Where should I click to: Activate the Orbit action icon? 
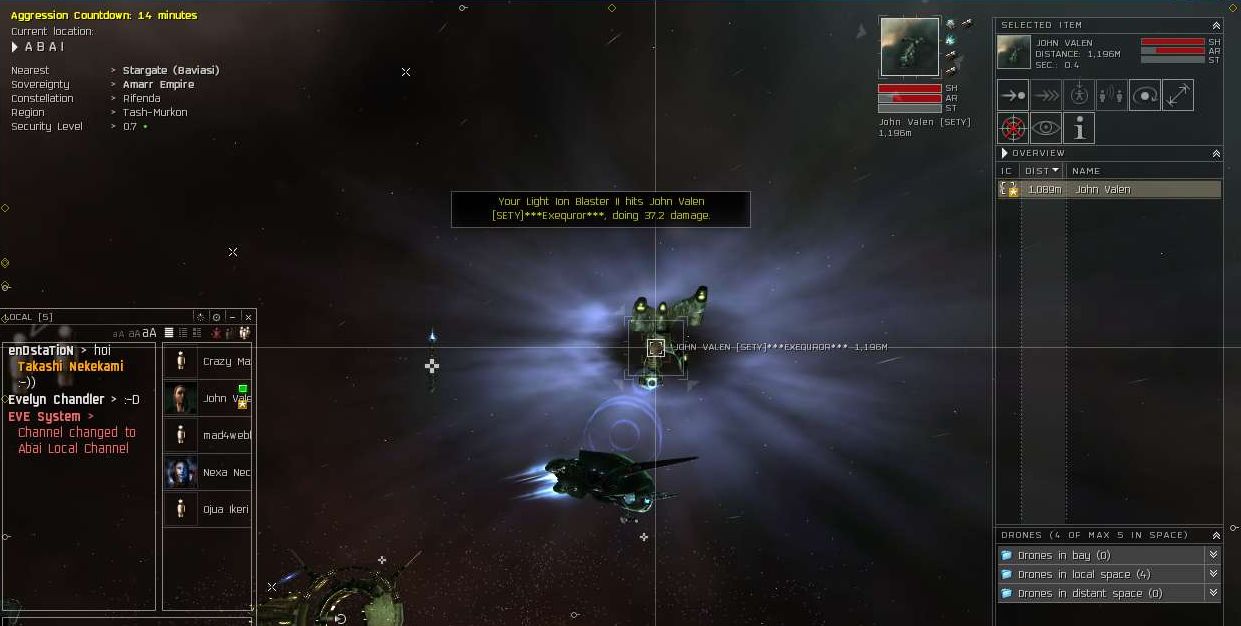[x=1145, y=95]
